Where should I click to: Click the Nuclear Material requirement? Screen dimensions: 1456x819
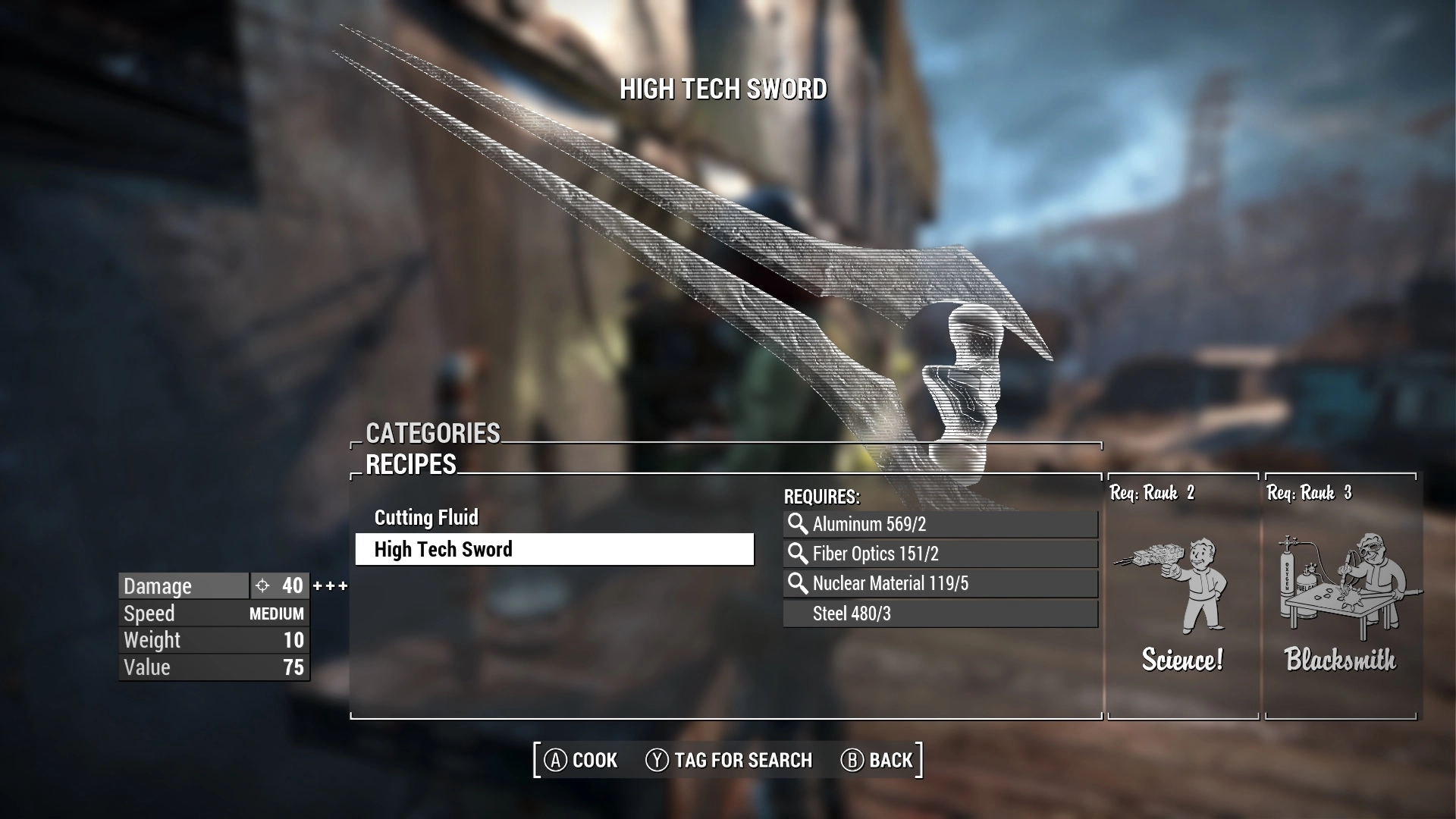click(x=940, y=583)
